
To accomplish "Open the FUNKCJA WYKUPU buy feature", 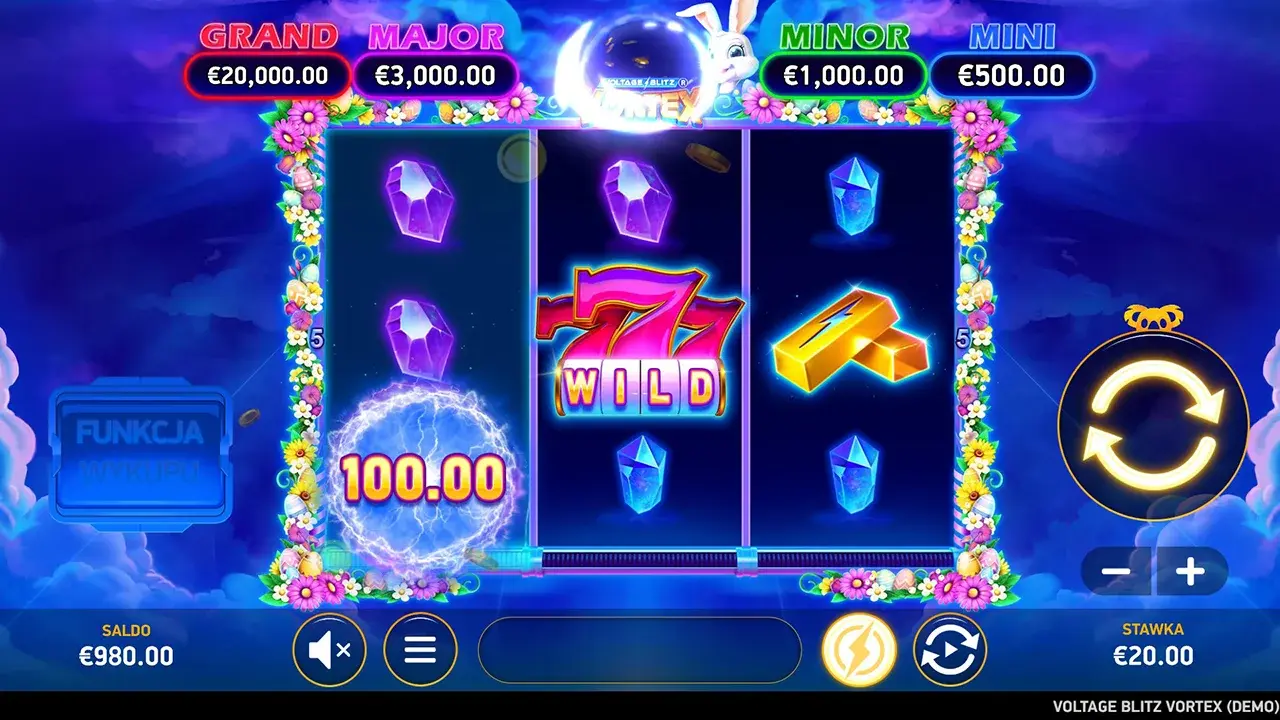I will [140, 450].
